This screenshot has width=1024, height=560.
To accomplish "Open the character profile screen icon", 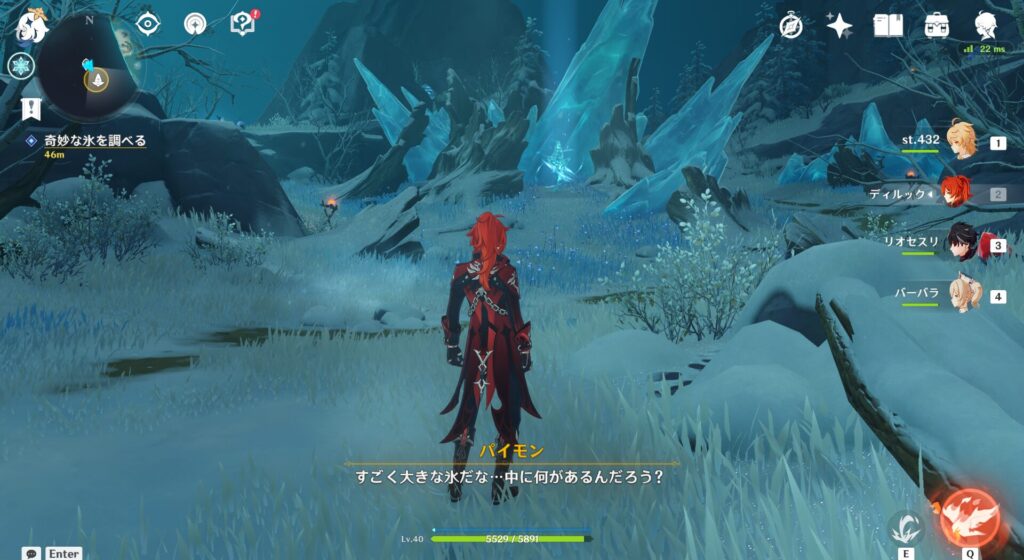I will [x=988, y=26].
